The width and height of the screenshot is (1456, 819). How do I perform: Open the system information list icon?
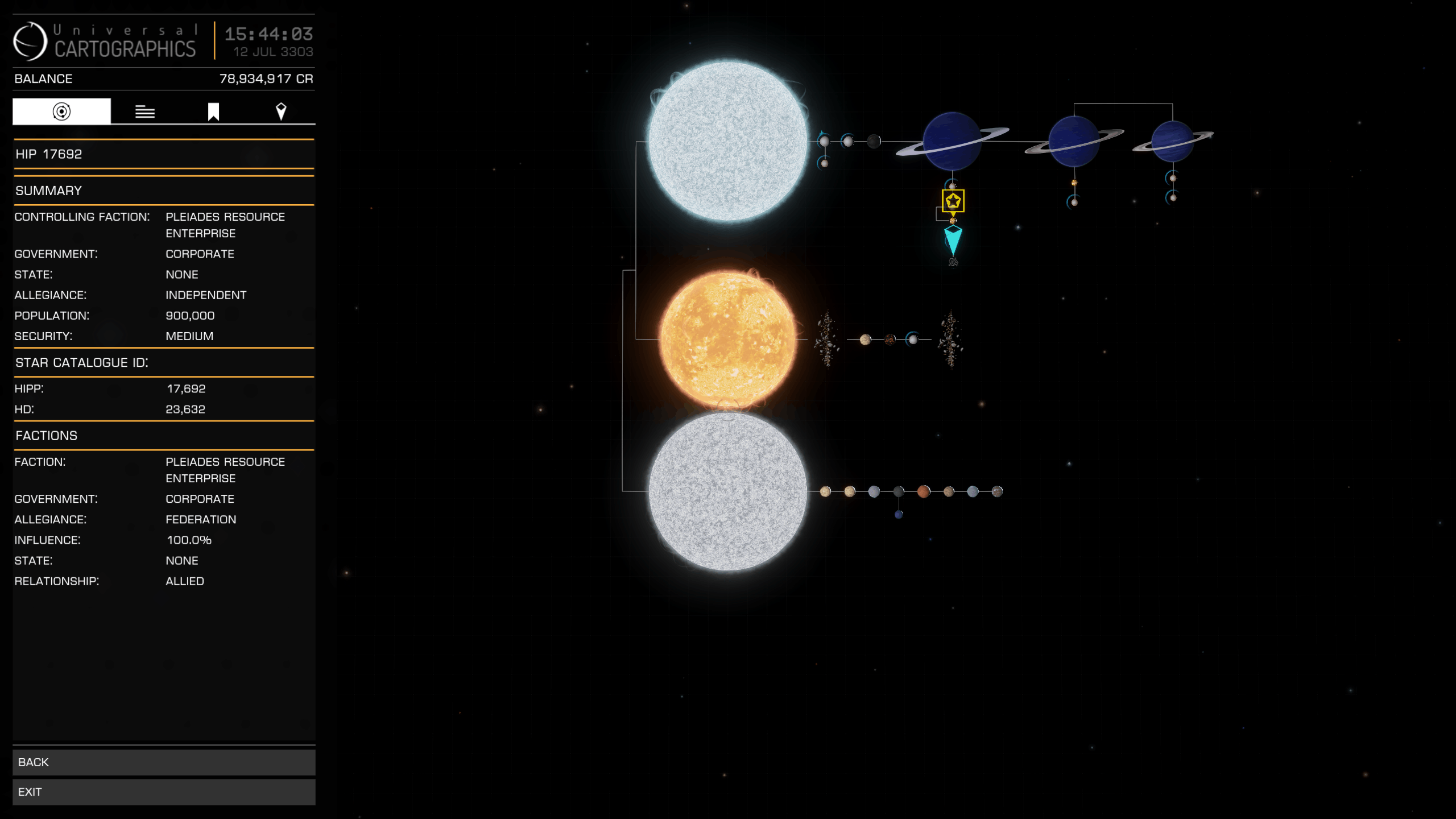click(146, 111)
